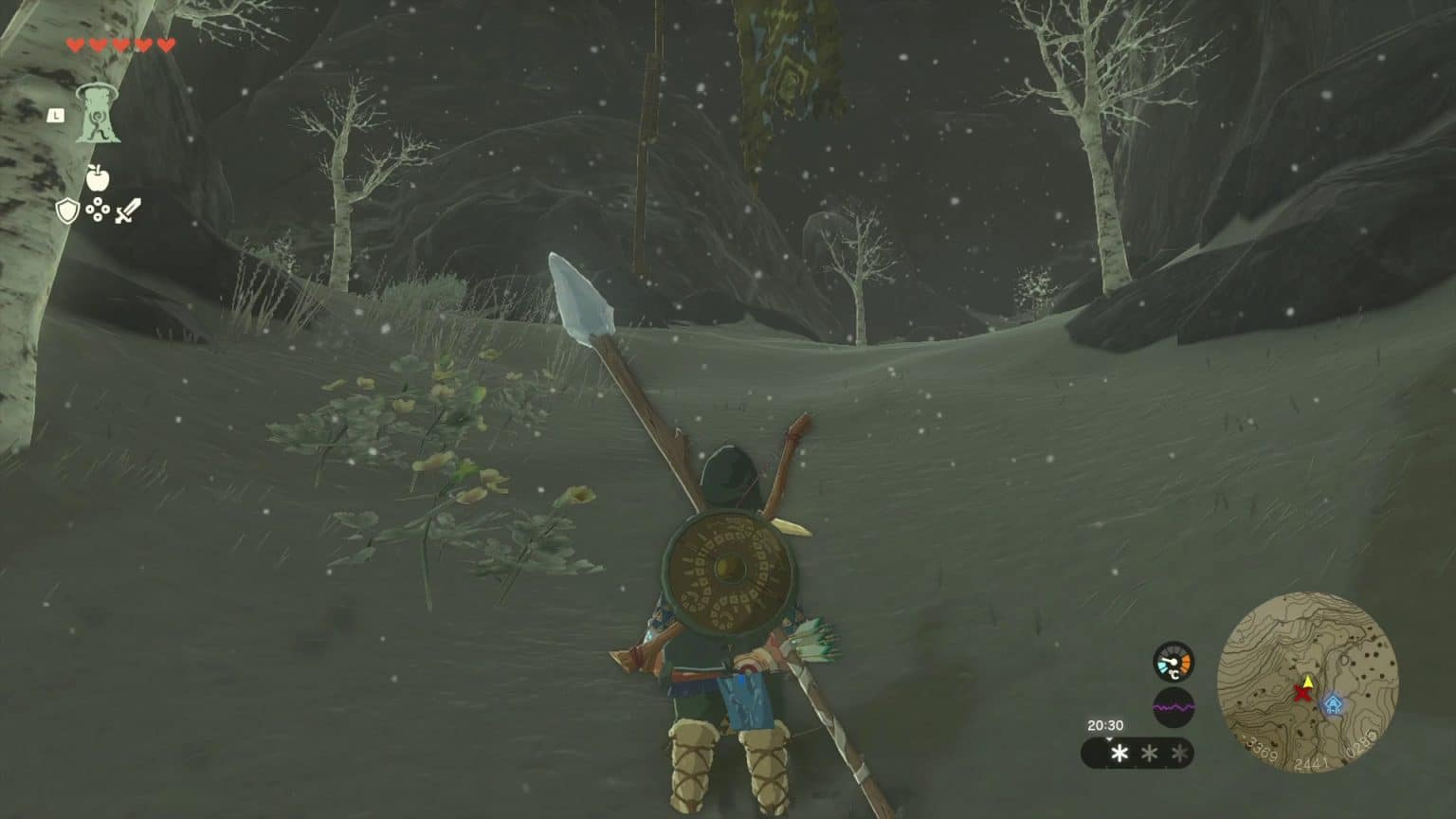Click the L button prompt label

point(56,116)
